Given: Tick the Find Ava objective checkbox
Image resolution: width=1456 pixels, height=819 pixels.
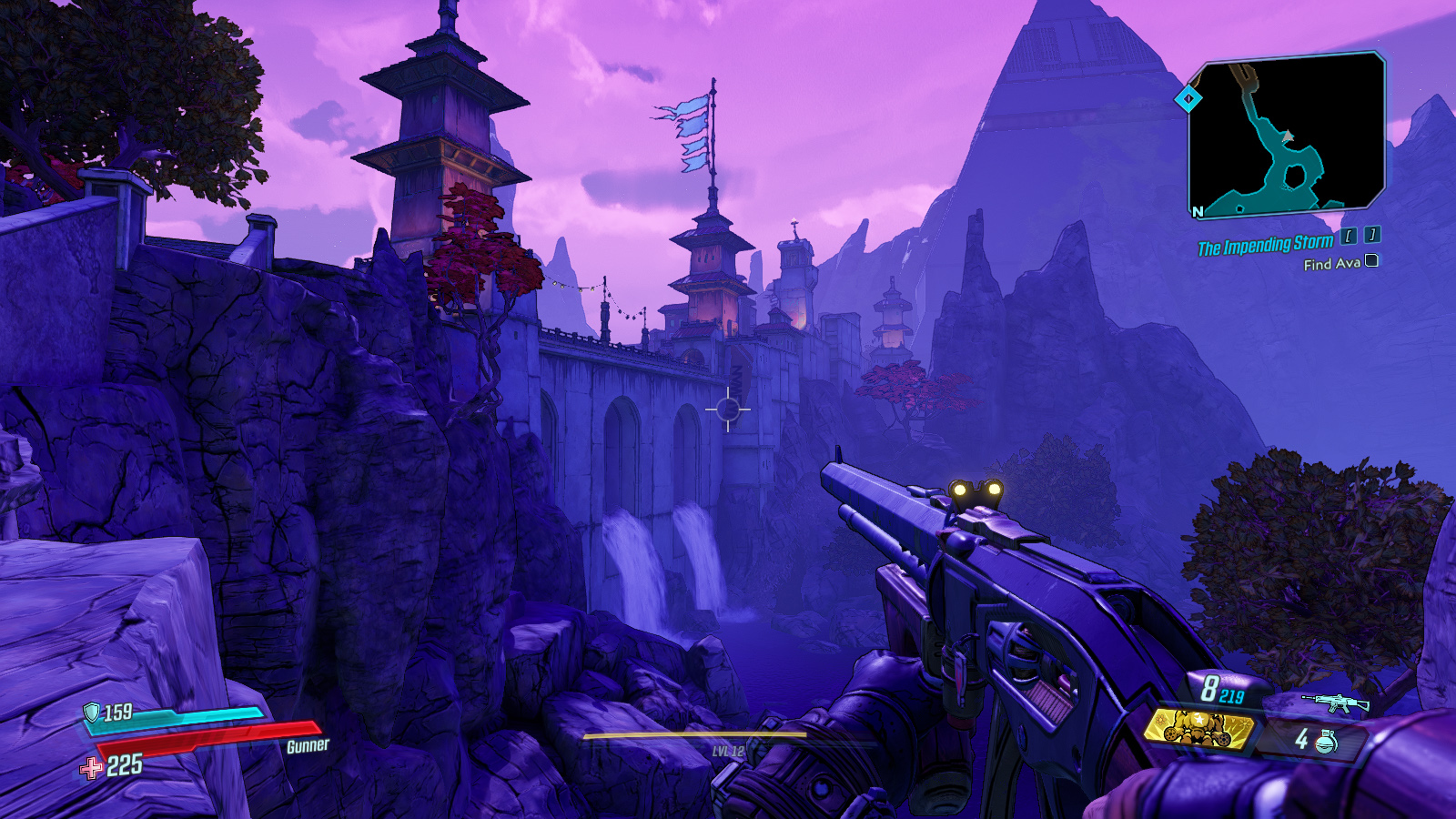Looking at the screenshot, I should [1371, 261].
